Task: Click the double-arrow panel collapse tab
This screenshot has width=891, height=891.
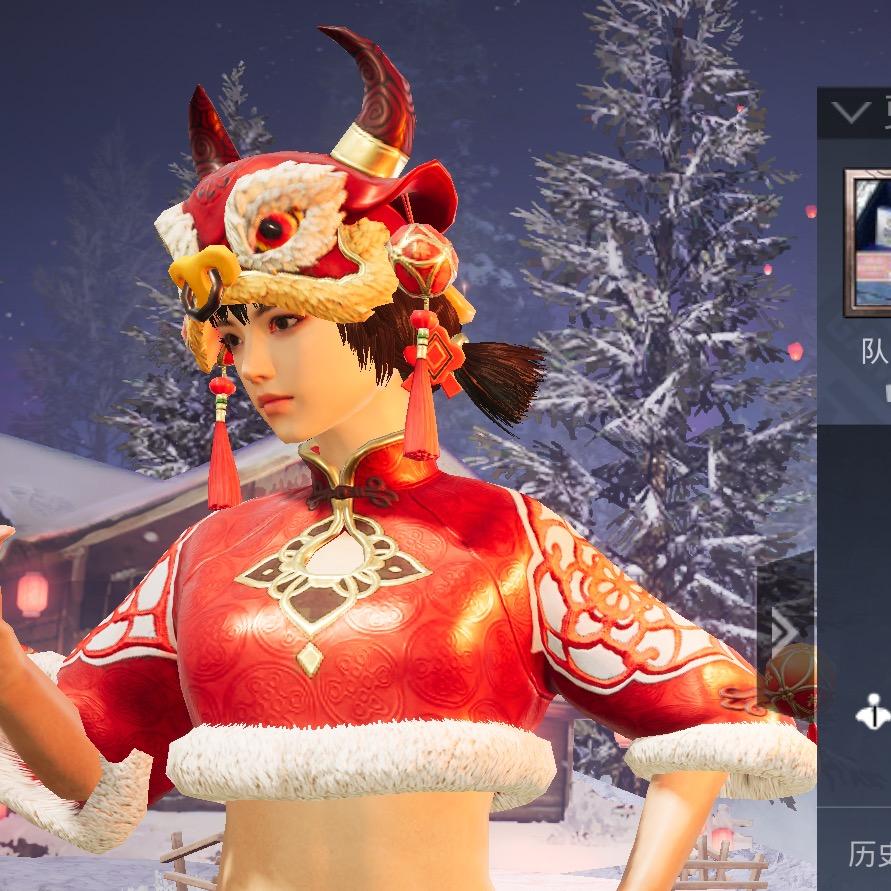Action: click(785, 631)
